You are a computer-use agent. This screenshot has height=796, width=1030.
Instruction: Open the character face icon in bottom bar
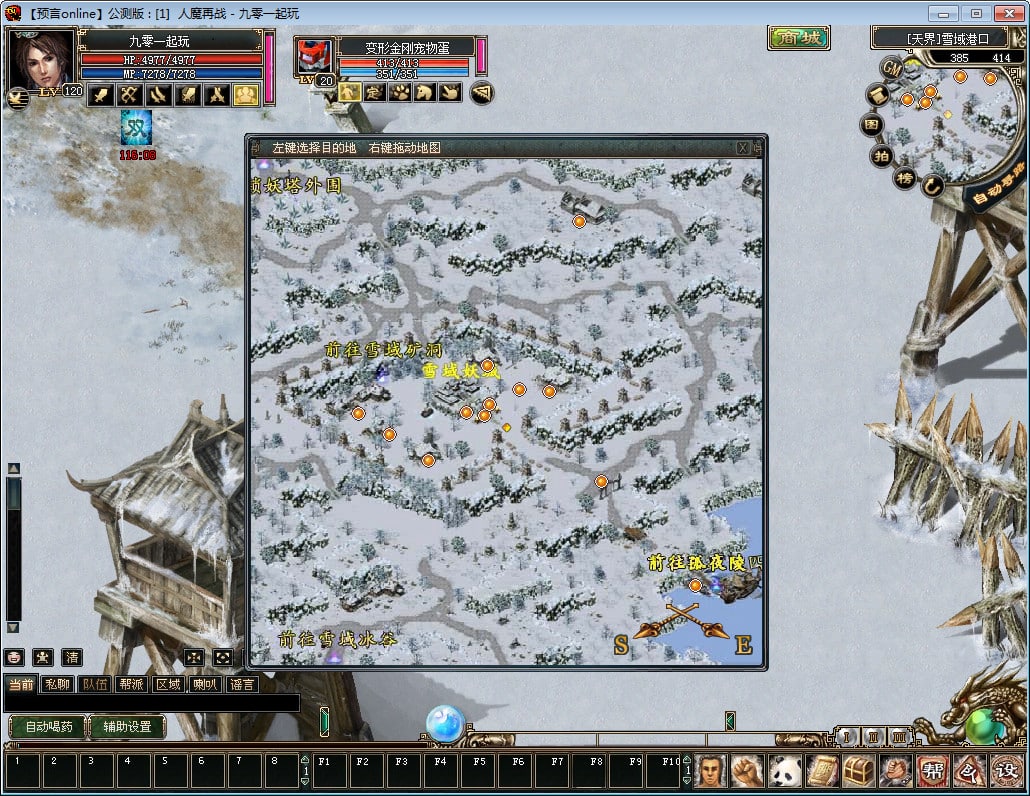[712, 770]
